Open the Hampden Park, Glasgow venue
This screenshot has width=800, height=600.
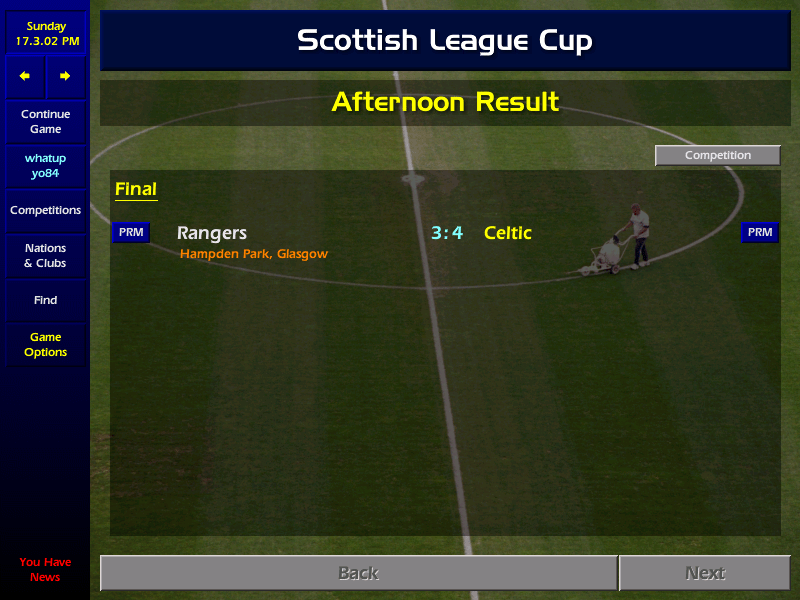pyautogui.click(x=254, y=254)
